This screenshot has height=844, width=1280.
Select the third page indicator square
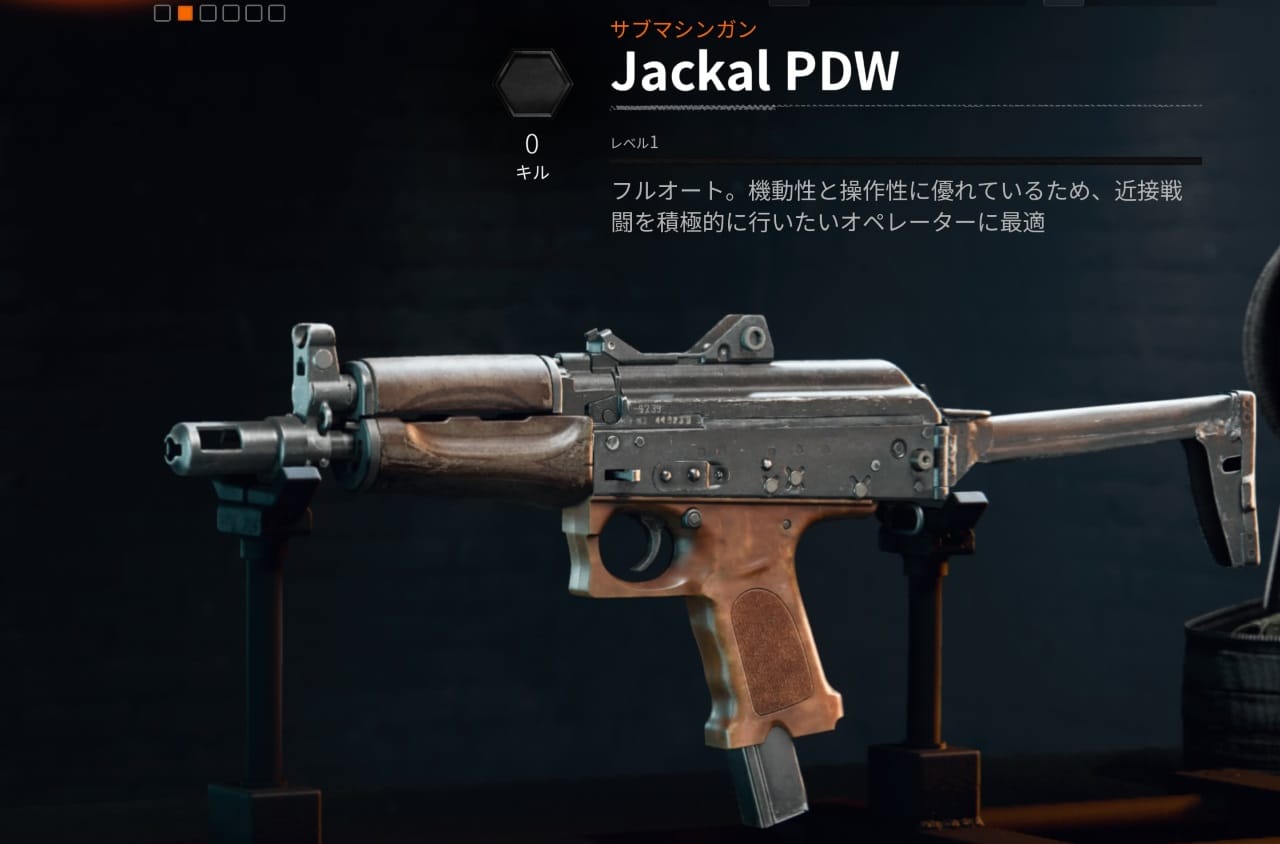point(207,13)
